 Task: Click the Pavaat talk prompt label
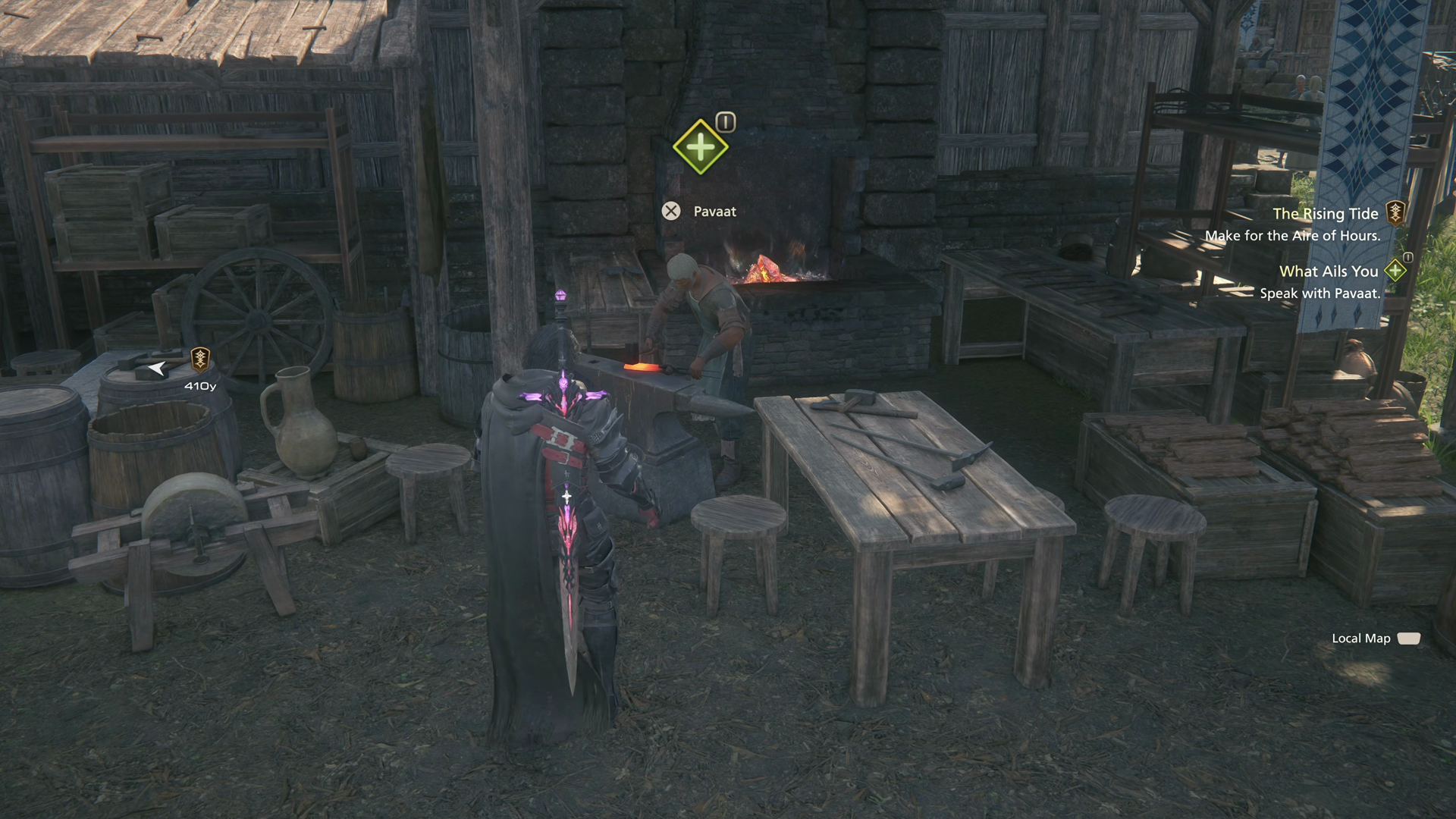[x=714, y=212]
